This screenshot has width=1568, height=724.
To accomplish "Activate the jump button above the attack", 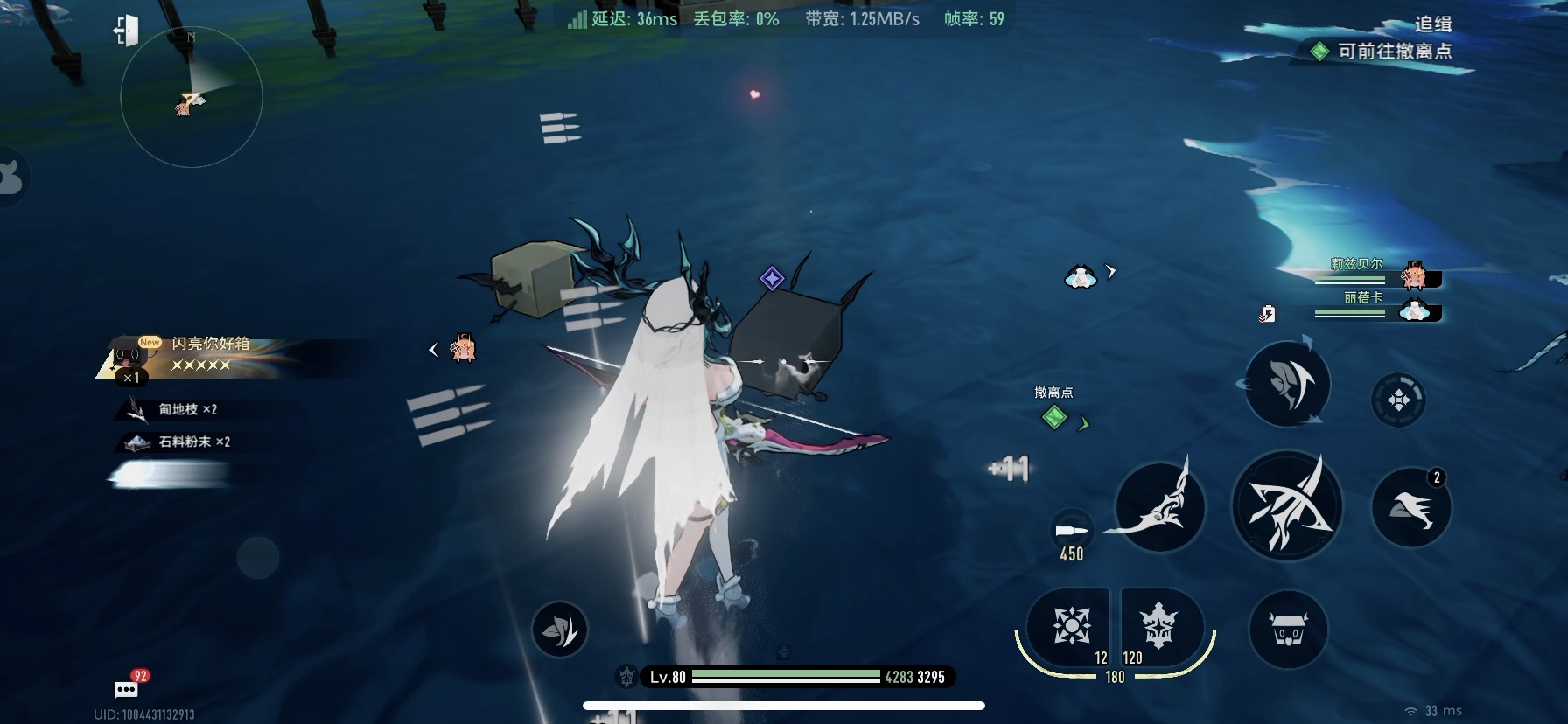I will (1287, 385).
